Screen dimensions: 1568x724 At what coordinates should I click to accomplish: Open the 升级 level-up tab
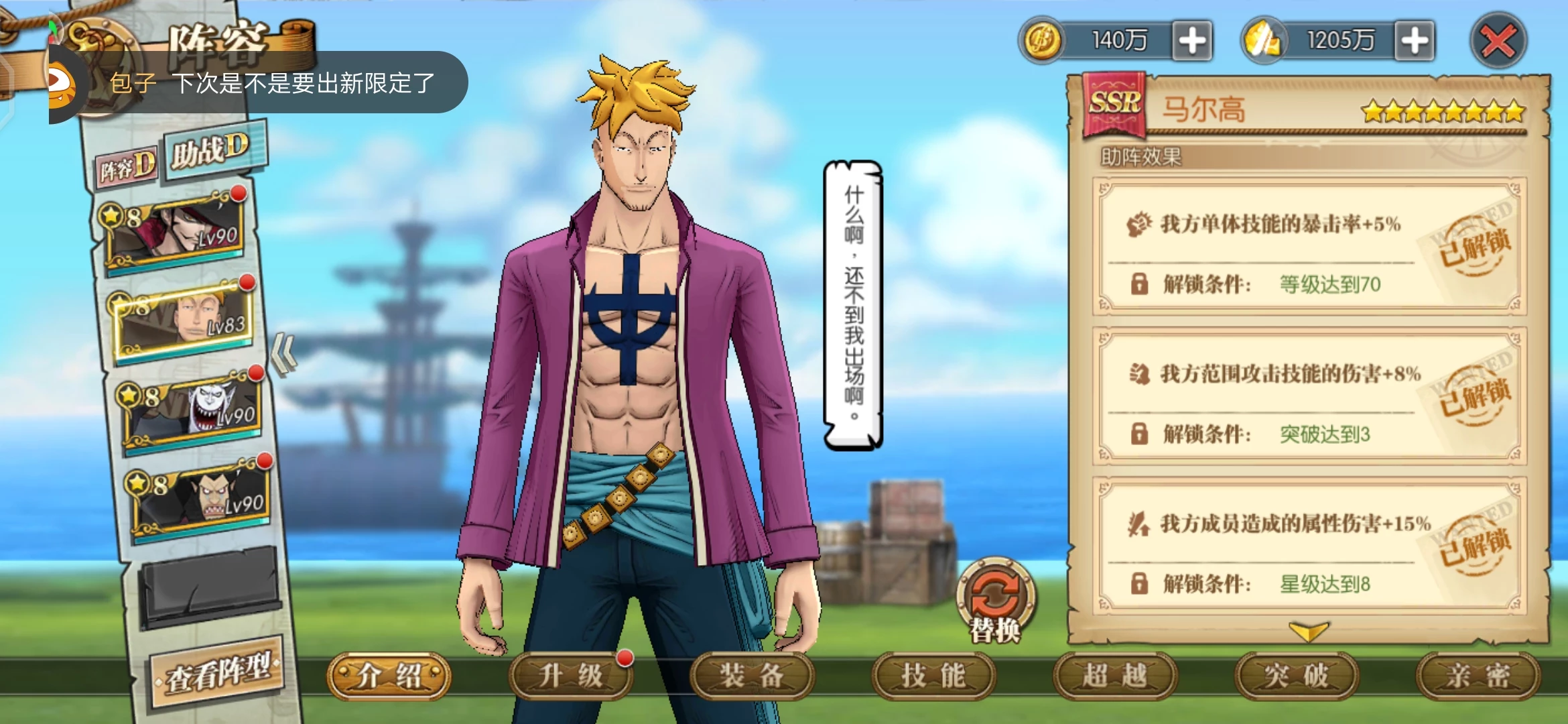tap(570, 676)
